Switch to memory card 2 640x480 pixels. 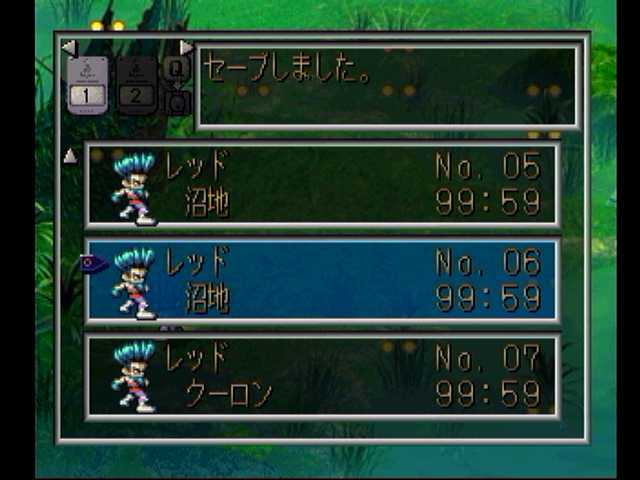click(136, 84)
